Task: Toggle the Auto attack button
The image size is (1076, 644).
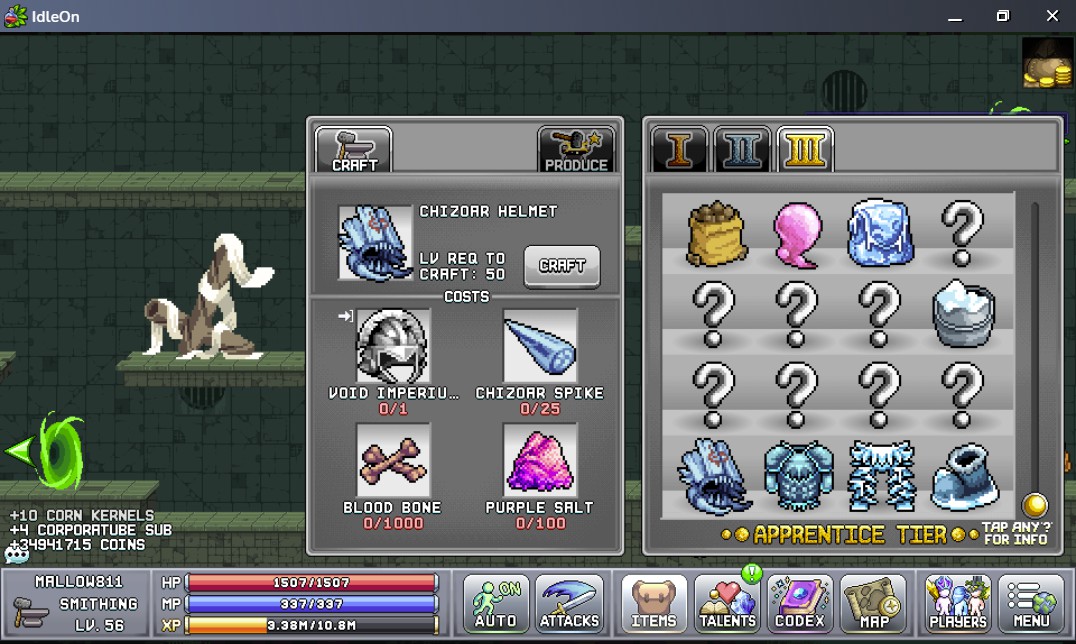Action: [x=496, y=604]
